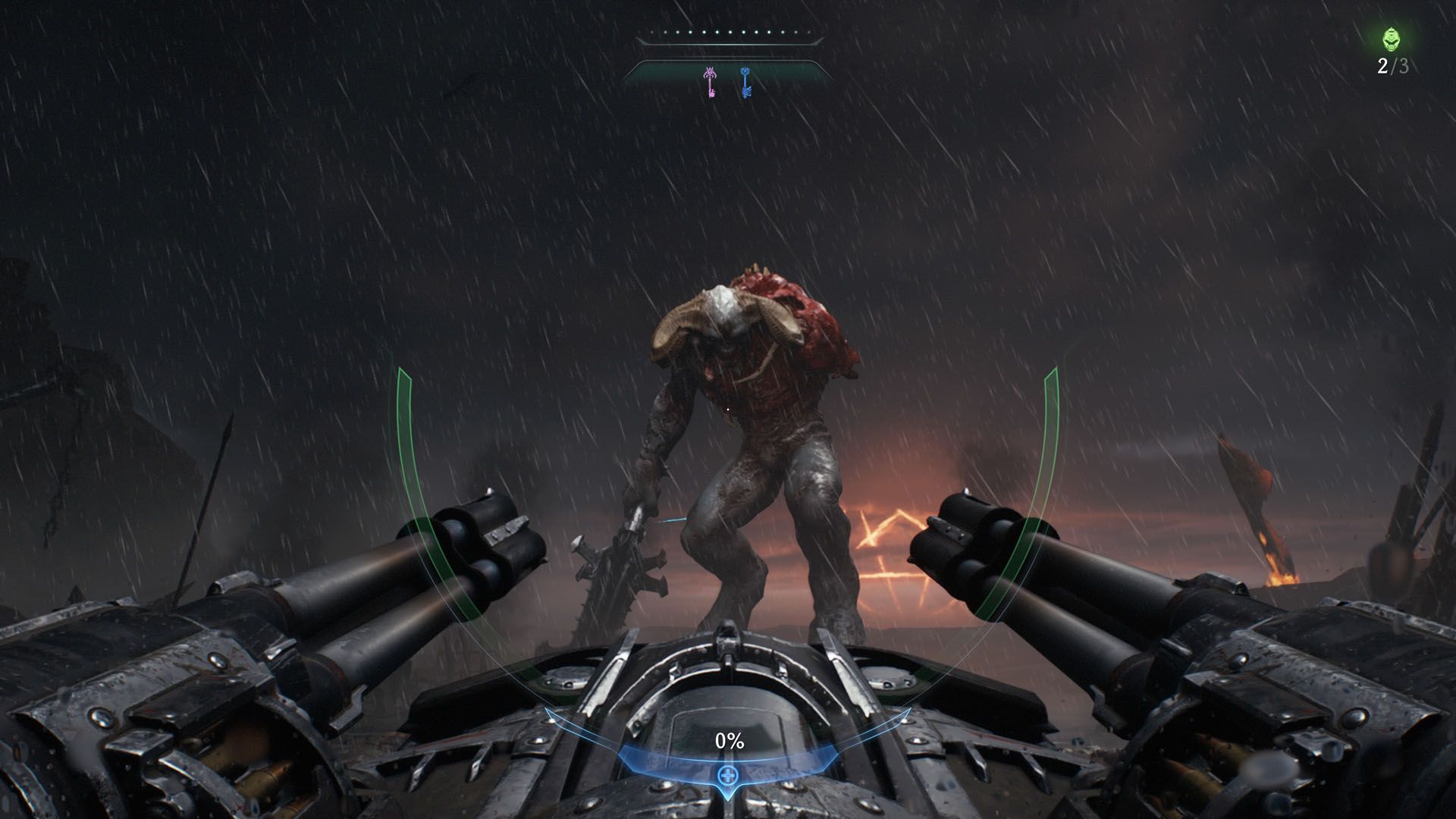
Task: Open the key inventory tray holding both keys
Action: [726, 78]
